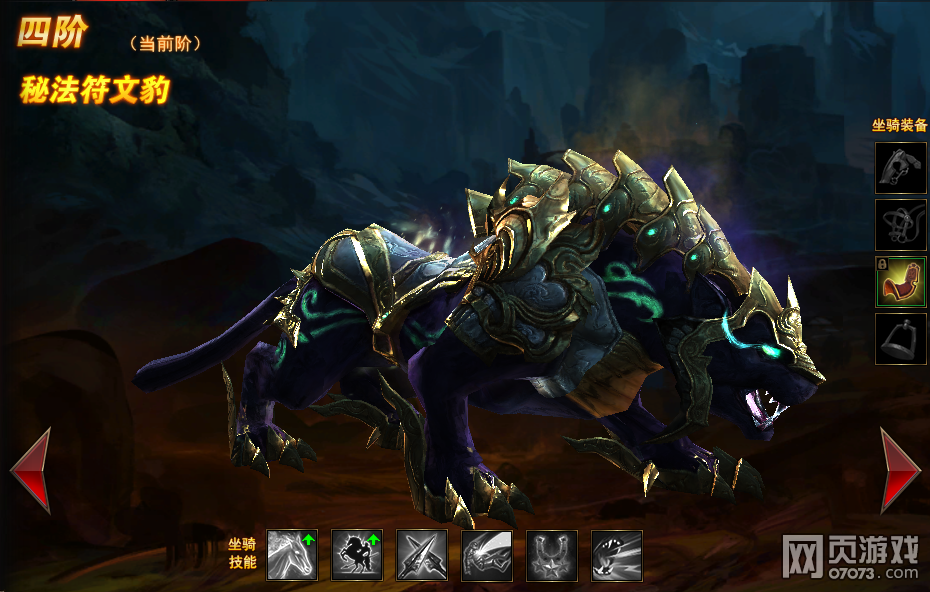Select the horseshoe with stars skill icon
The height and width of the screenshot is (592, 930).
[551, 555]
